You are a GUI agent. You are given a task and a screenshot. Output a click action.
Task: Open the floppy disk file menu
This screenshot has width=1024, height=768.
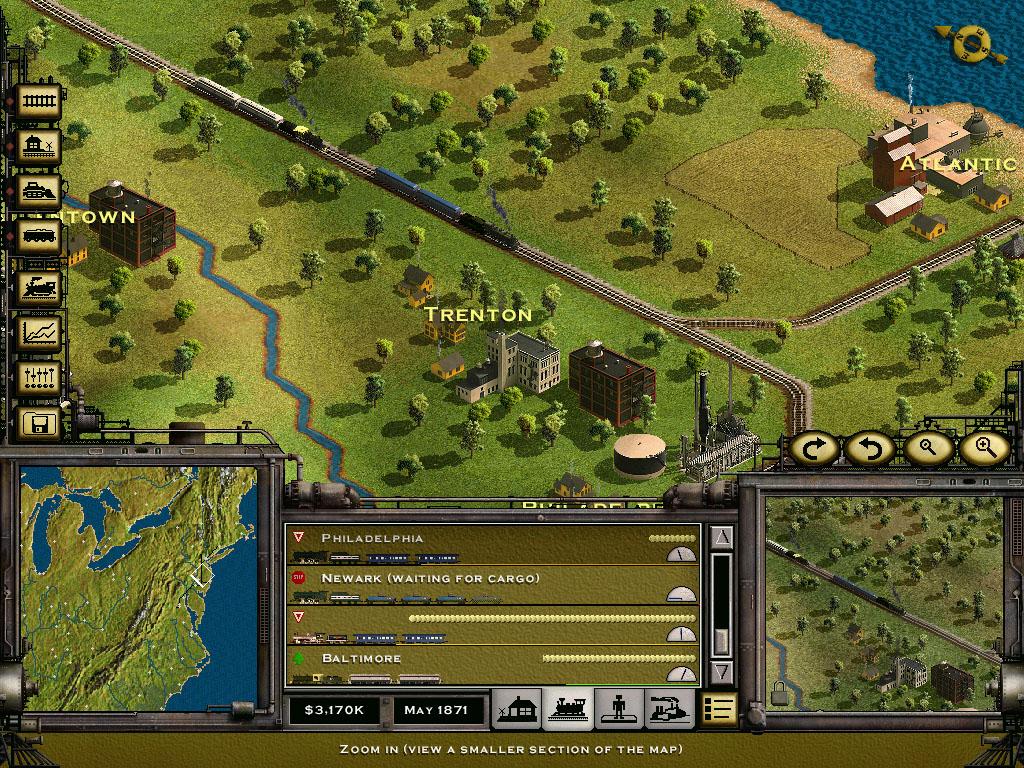40,424
